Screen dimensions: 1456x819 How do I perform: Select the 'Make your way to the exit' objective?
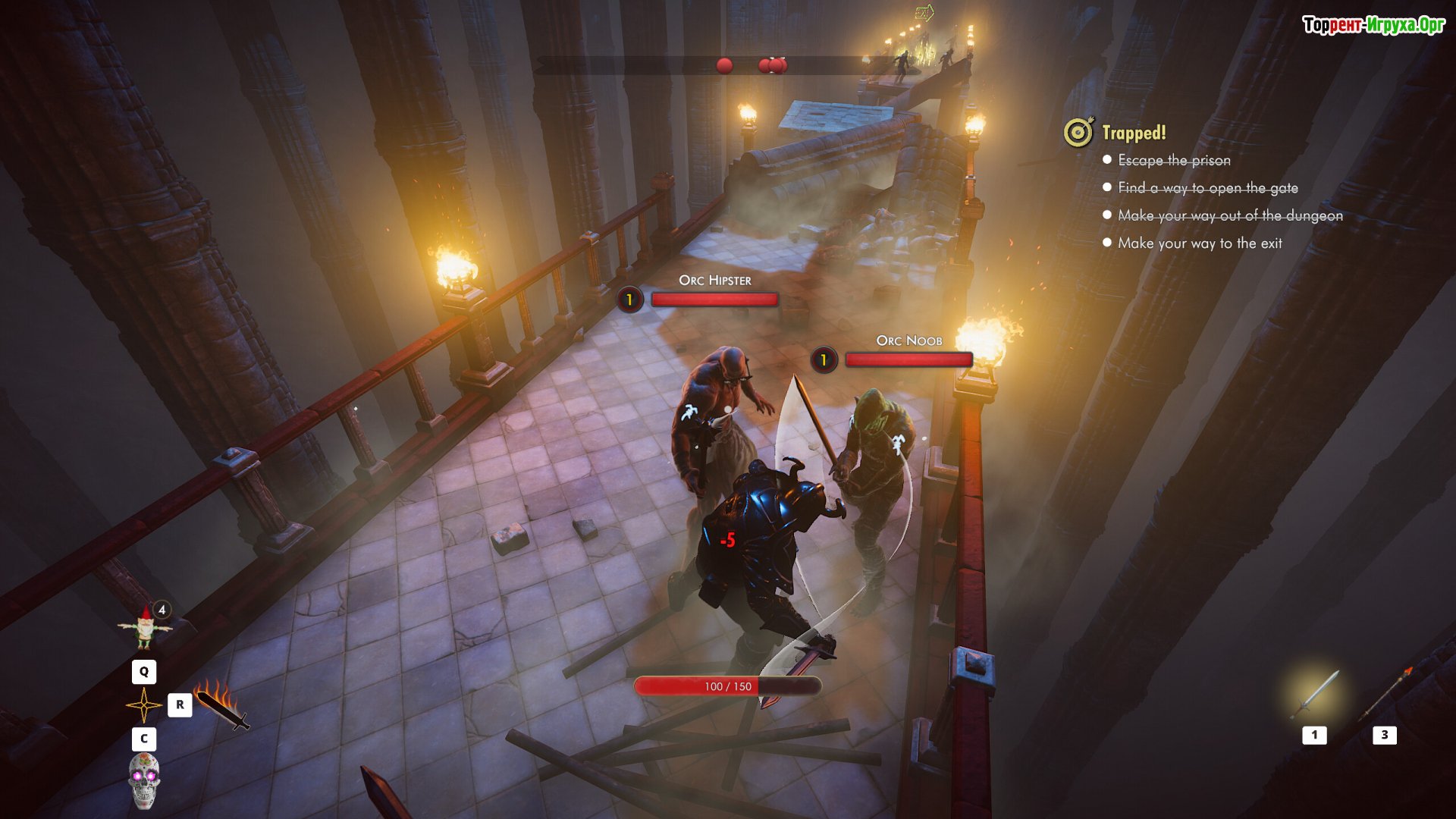point(1200,243)
